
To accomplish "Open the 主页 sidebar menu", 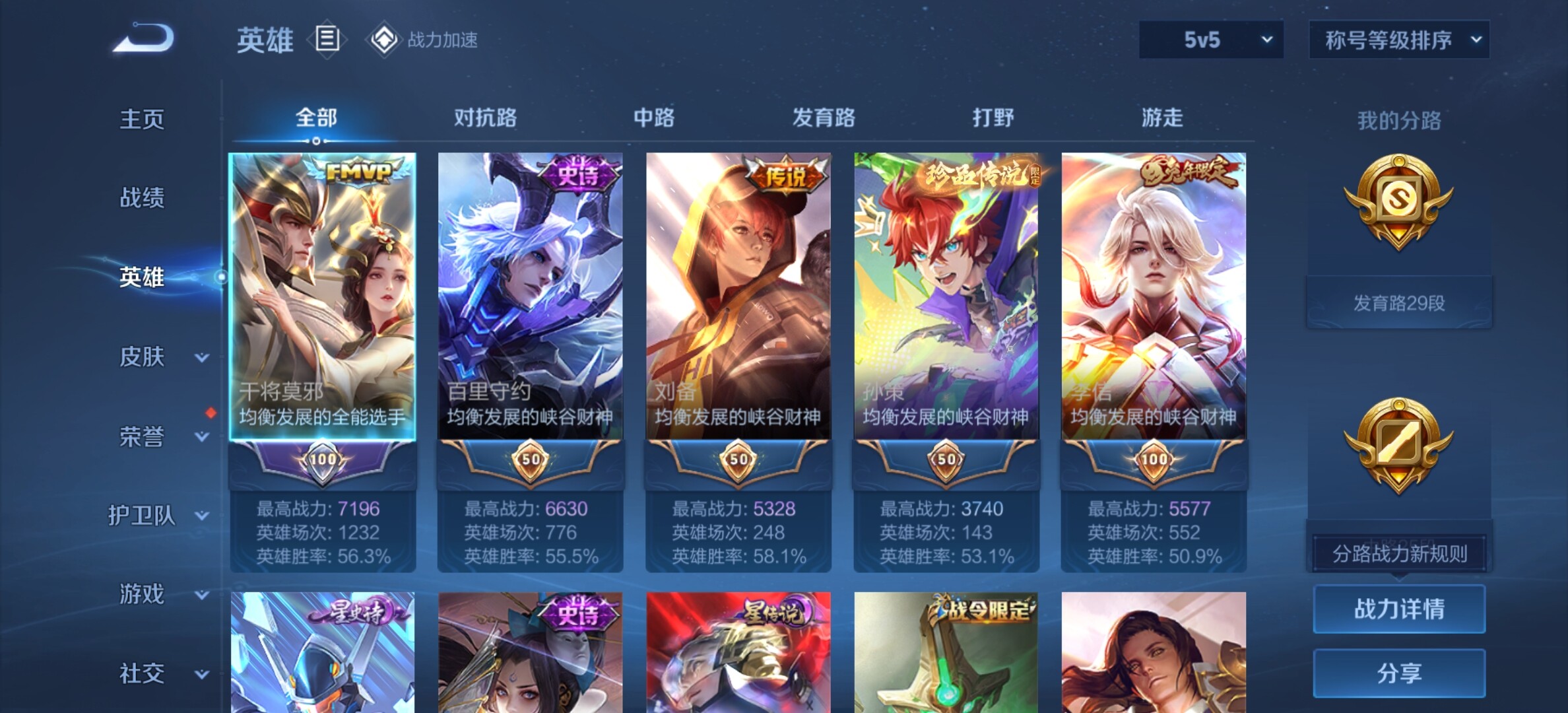I will pyautogui.click(x=142, y=119).
